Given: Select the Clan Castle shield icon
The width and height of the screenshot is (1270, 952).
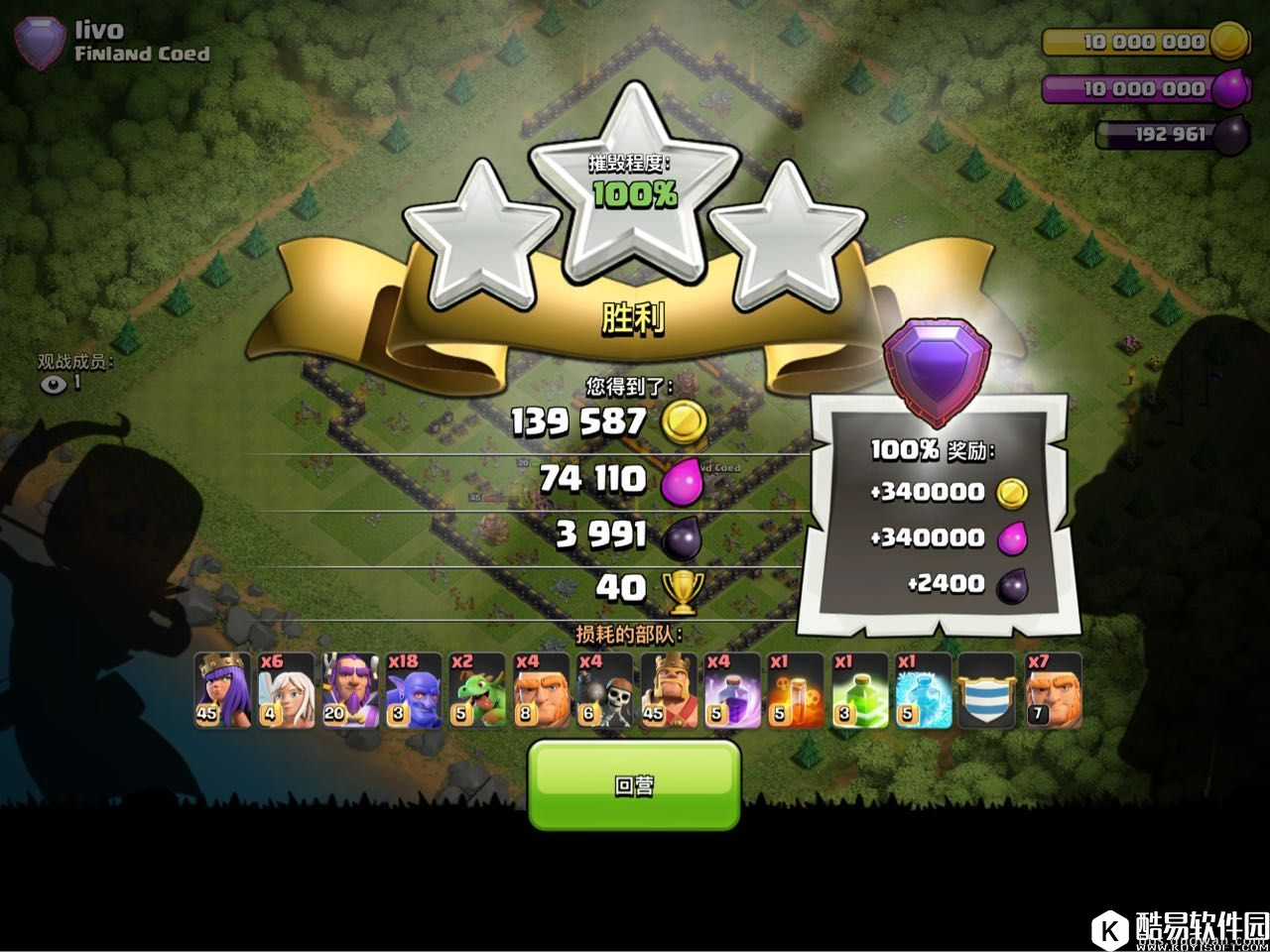Looking at the screenshot, I should [986, 690].
